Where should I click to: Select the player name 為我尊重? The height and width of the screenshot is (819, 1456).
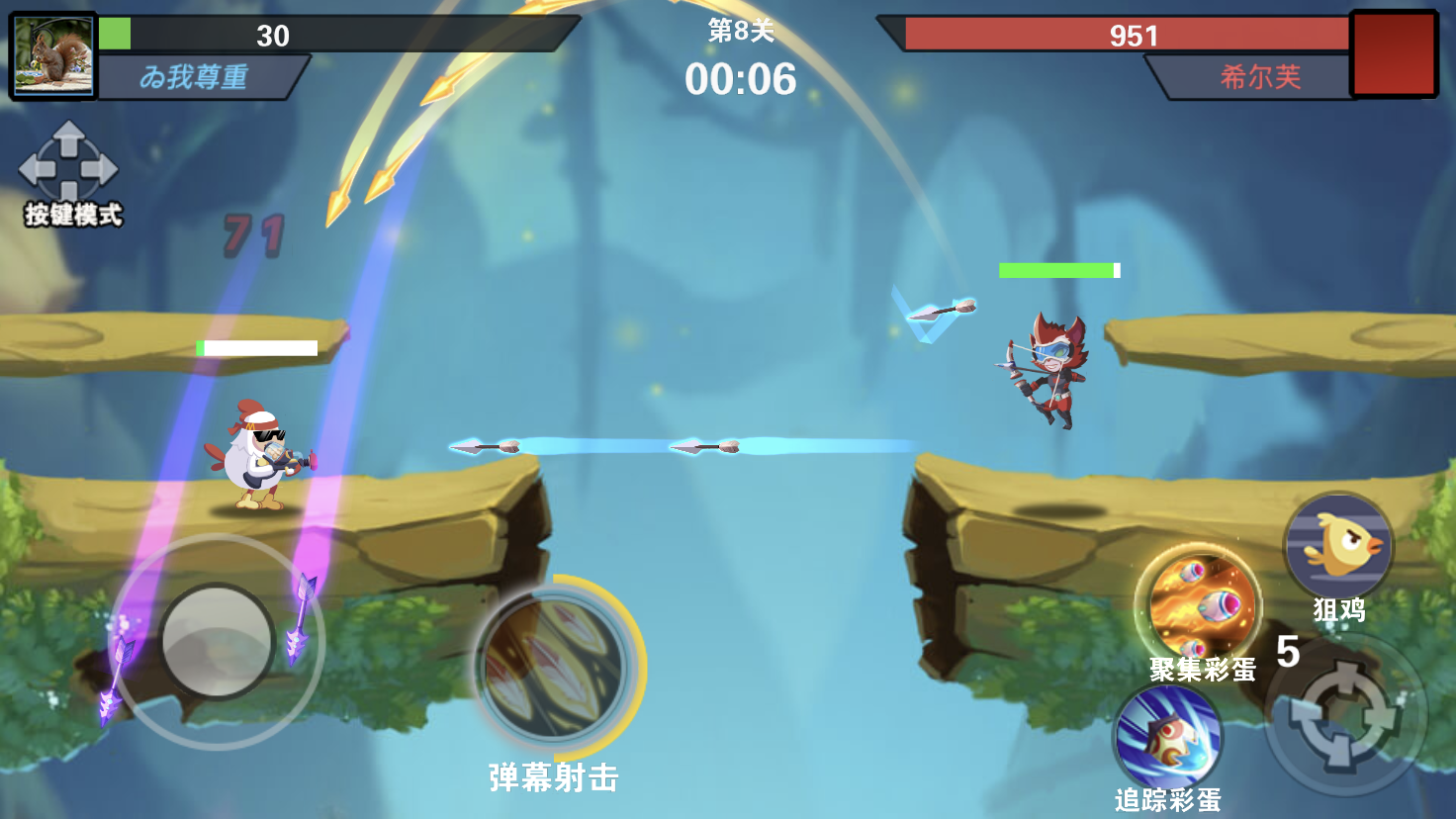pyautogui.click(x=196, y=75)
